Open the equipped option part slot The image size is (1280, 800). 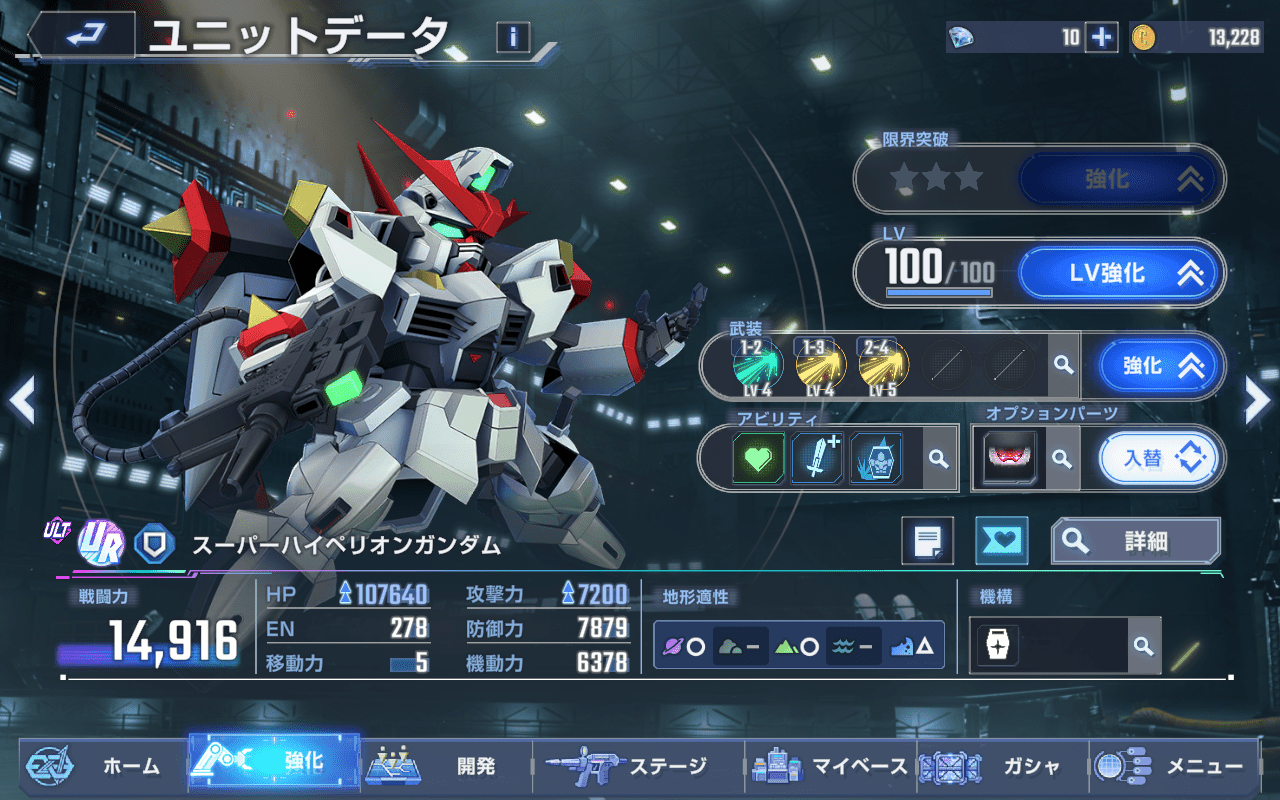1009,459
